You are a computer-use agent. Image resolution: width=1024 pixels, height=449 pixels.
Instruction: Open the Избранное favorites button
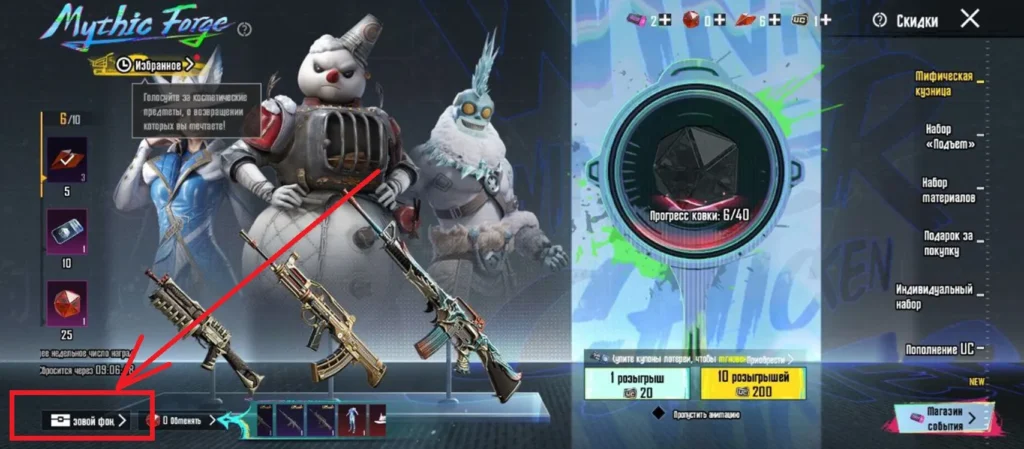coord(153,64)
